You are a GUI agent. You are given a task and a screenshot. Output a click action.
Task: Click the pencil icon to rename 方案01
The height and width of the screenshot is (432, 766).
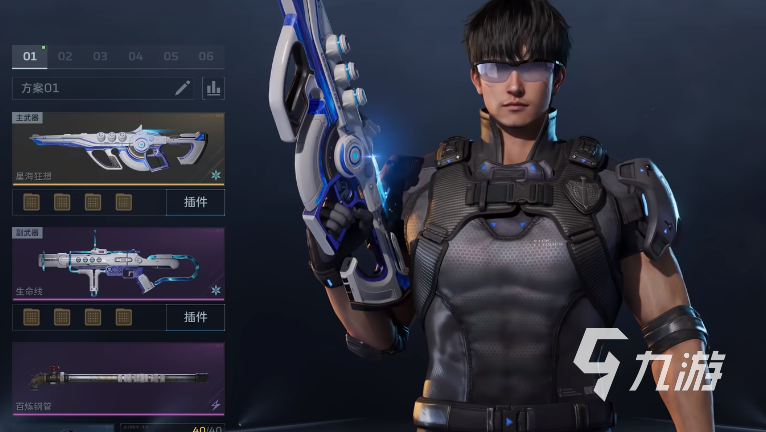click(x=182, y=88)
